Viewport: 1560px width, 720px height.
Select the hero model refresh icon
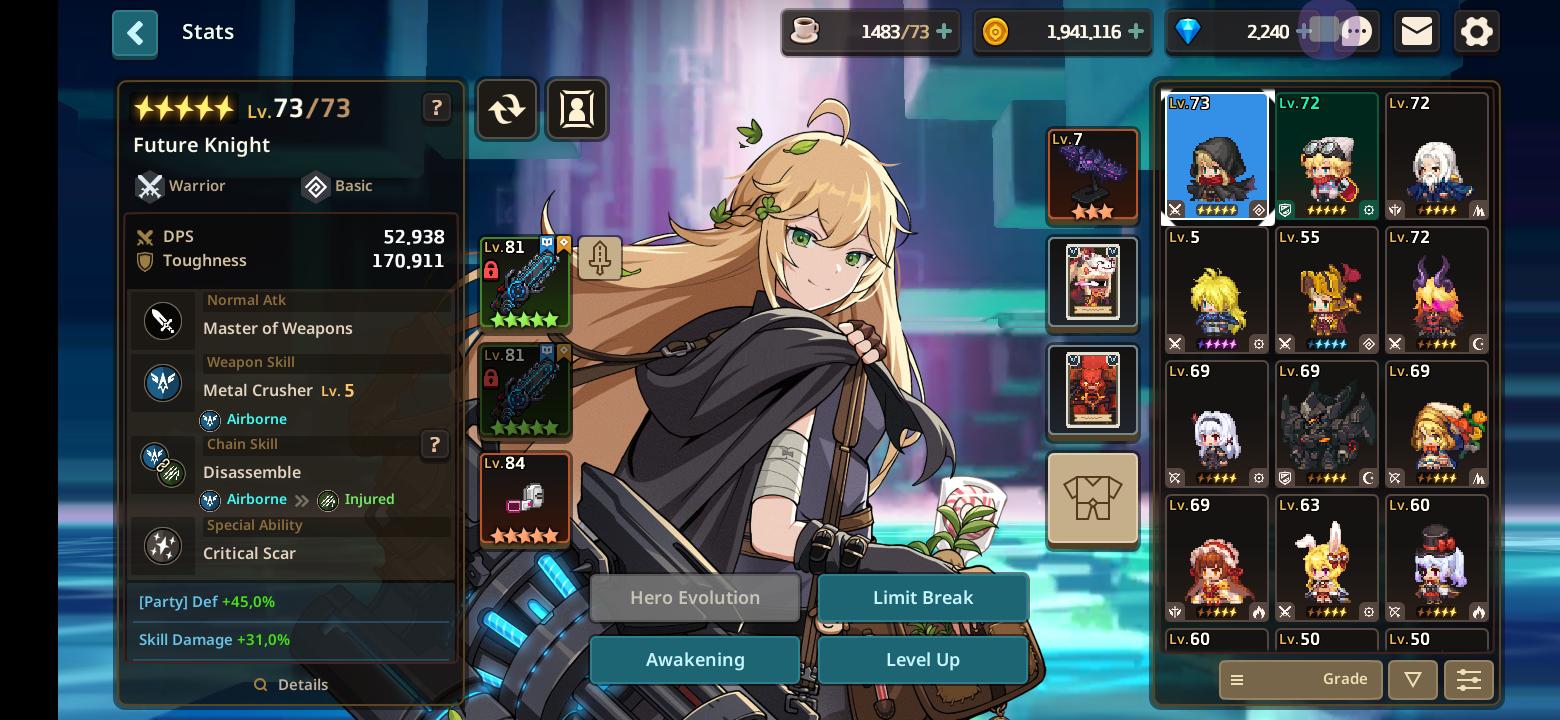pos(506,109)
